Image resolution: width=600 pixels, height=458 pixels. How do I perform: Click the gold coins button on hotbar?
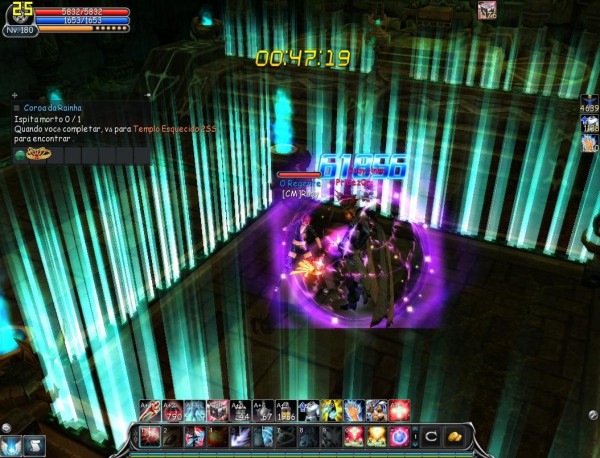(453, 436)
